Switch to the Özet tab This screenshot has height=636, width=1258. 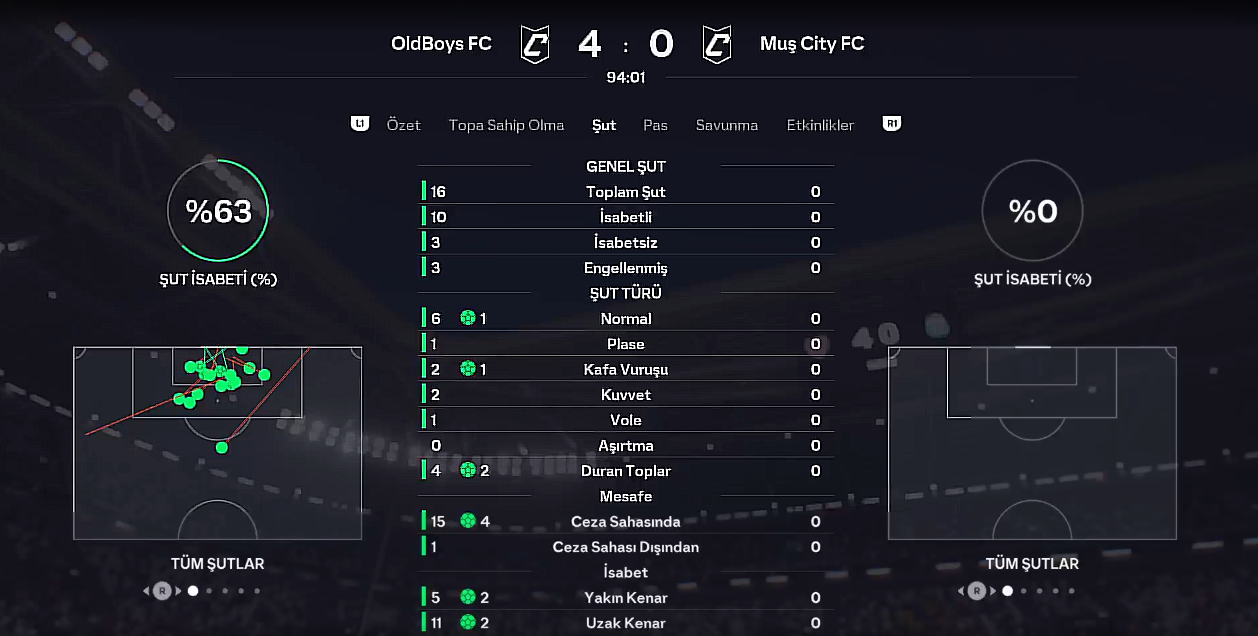pos(403,125)
